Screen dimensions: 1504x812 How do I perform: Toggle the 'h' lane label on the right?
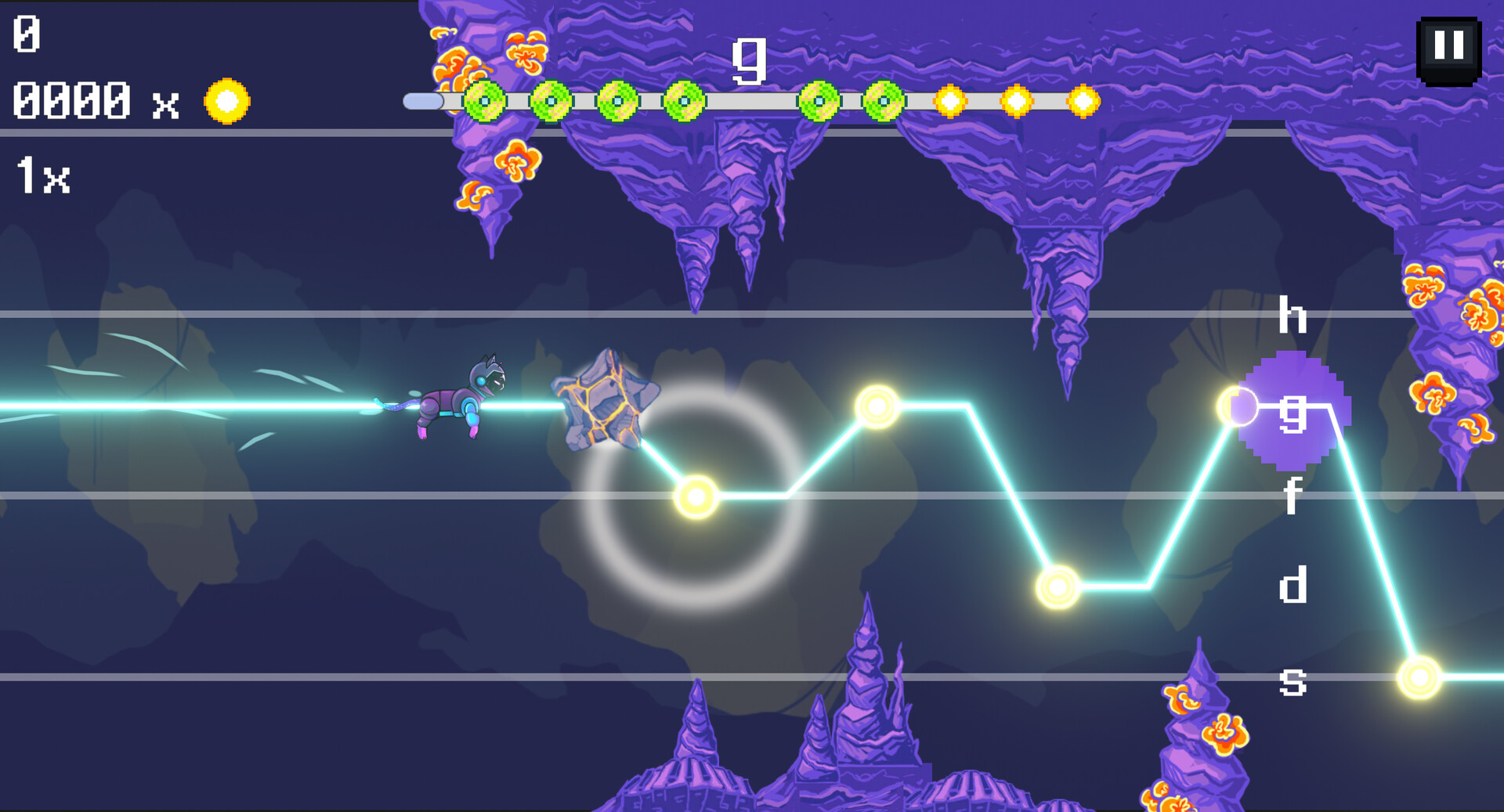click(1294, 313)
